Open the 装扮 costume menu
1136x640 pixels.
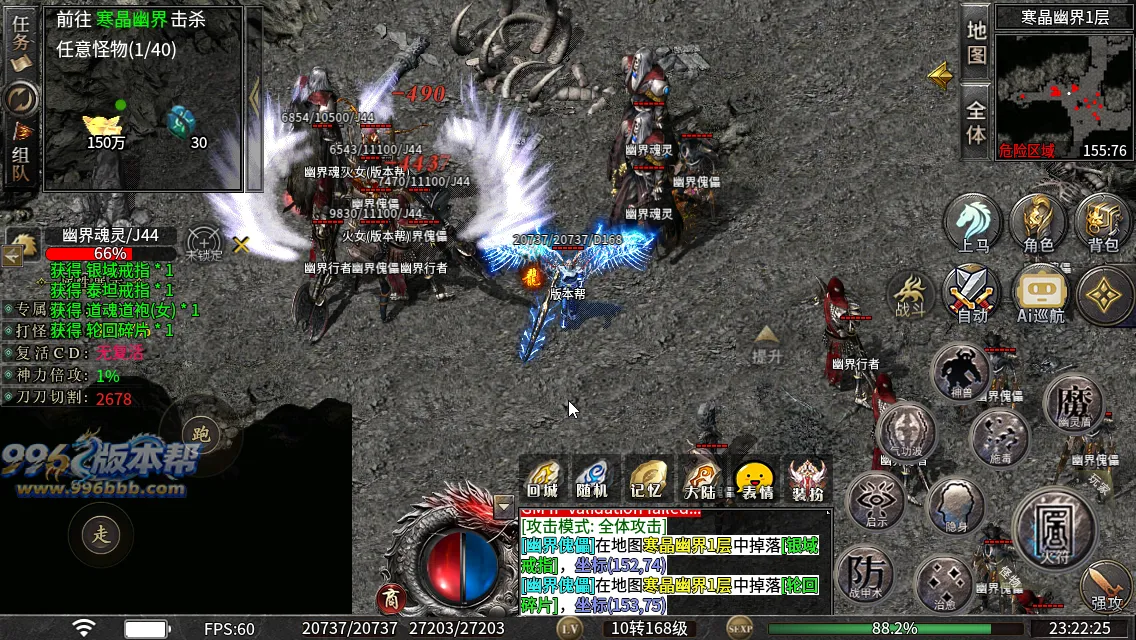807,479
